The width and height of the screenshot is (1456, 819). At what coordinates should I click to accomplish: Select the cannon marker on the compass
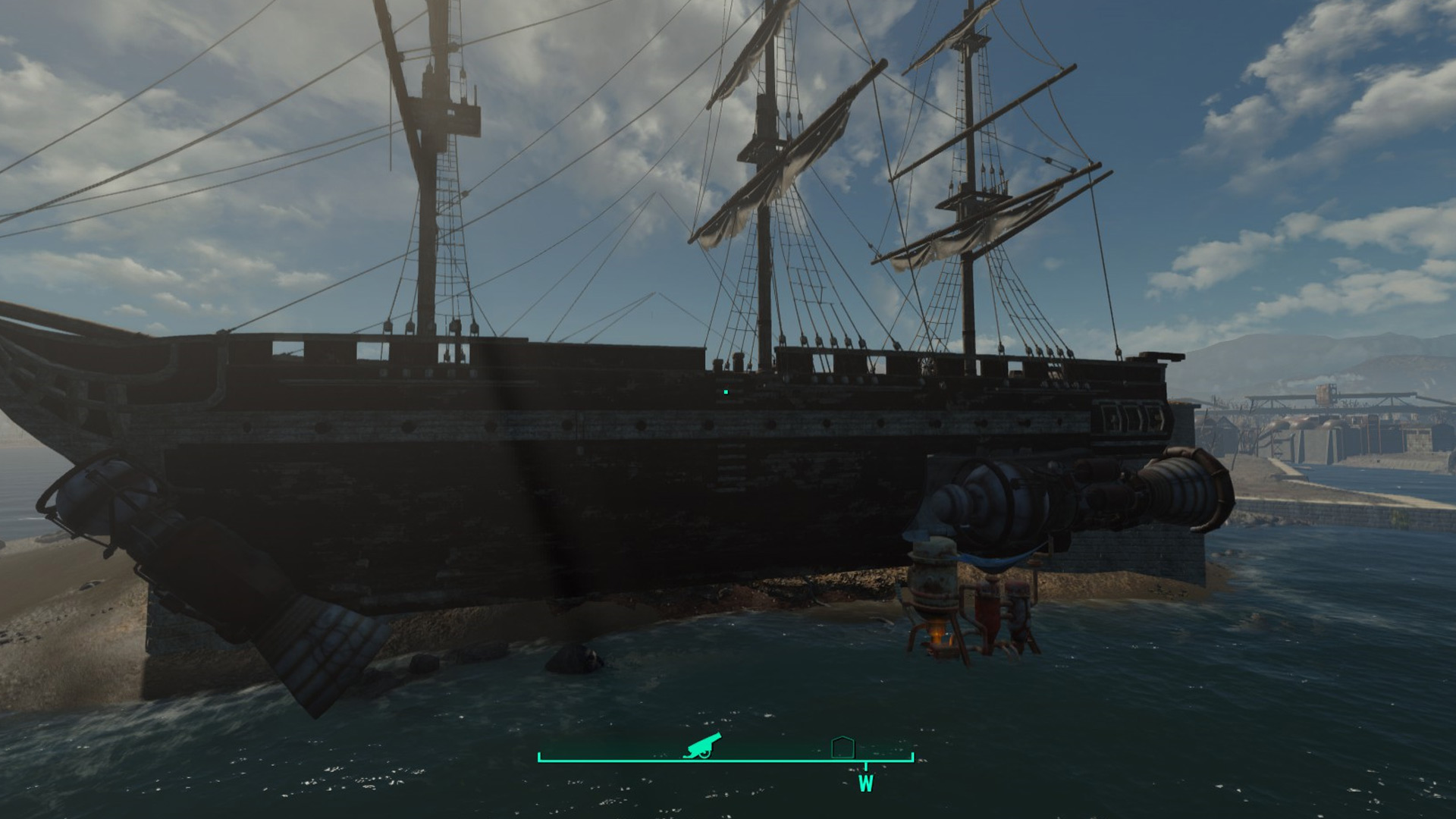click(702, 746)
